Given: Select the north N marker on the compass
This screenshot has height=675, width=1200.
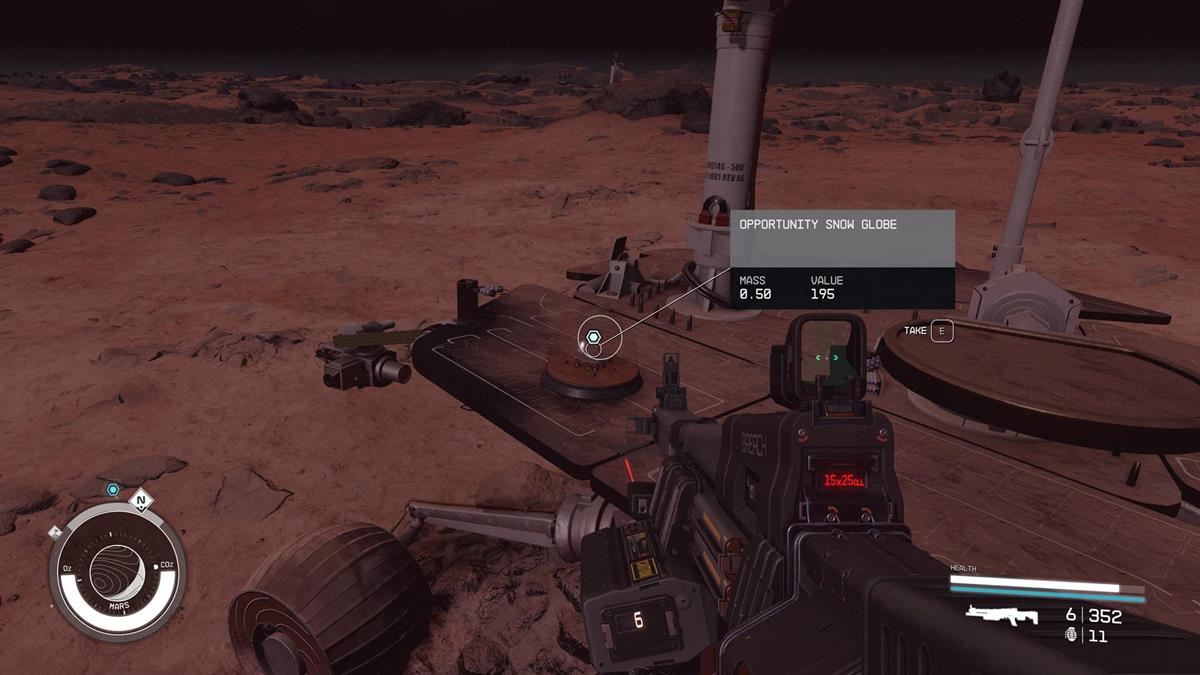Looking at the screenshot, I should tap(141, 500).
